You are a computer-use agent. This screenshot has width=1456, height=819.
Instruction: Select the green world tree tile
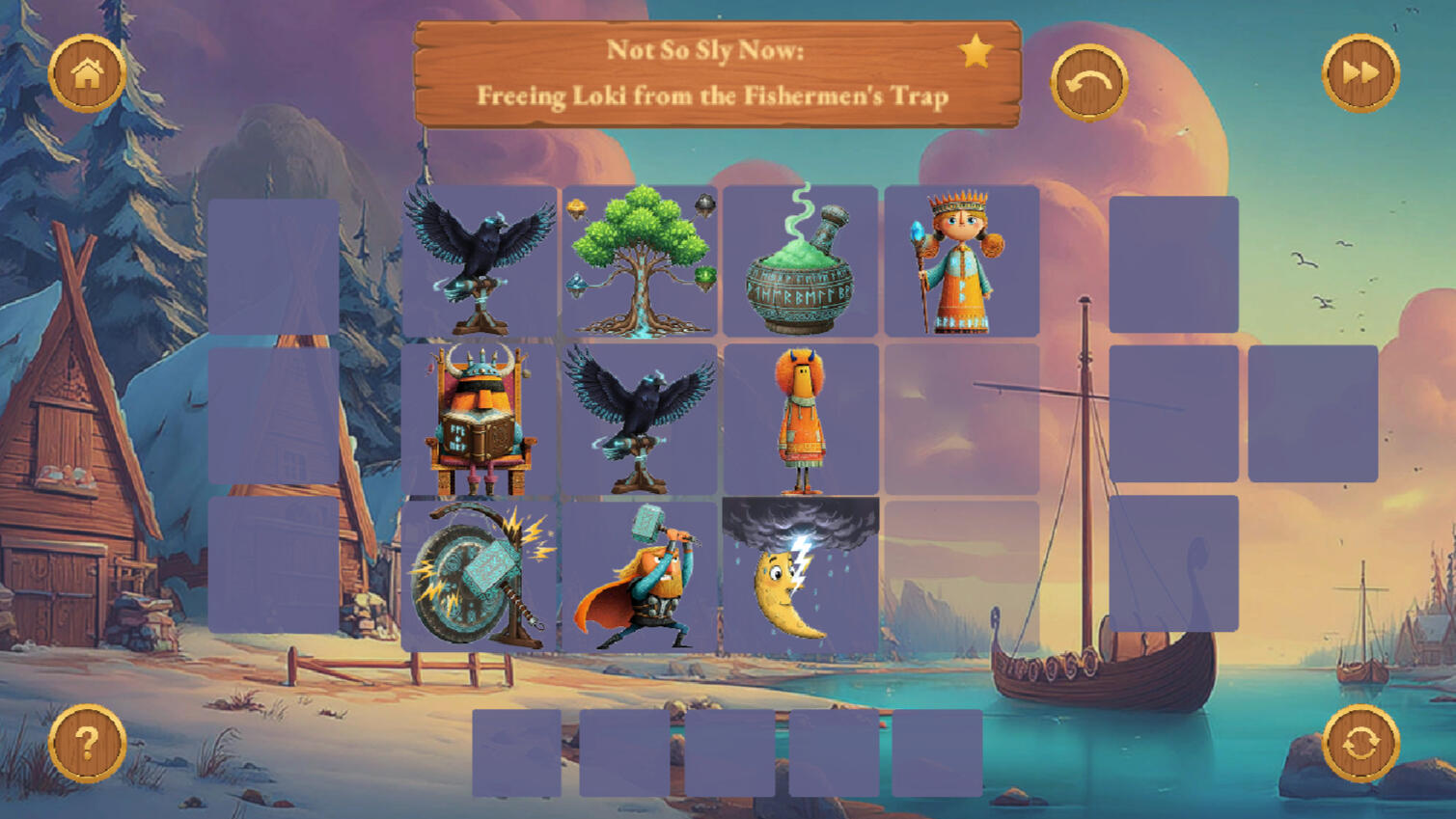pos(640,260)
